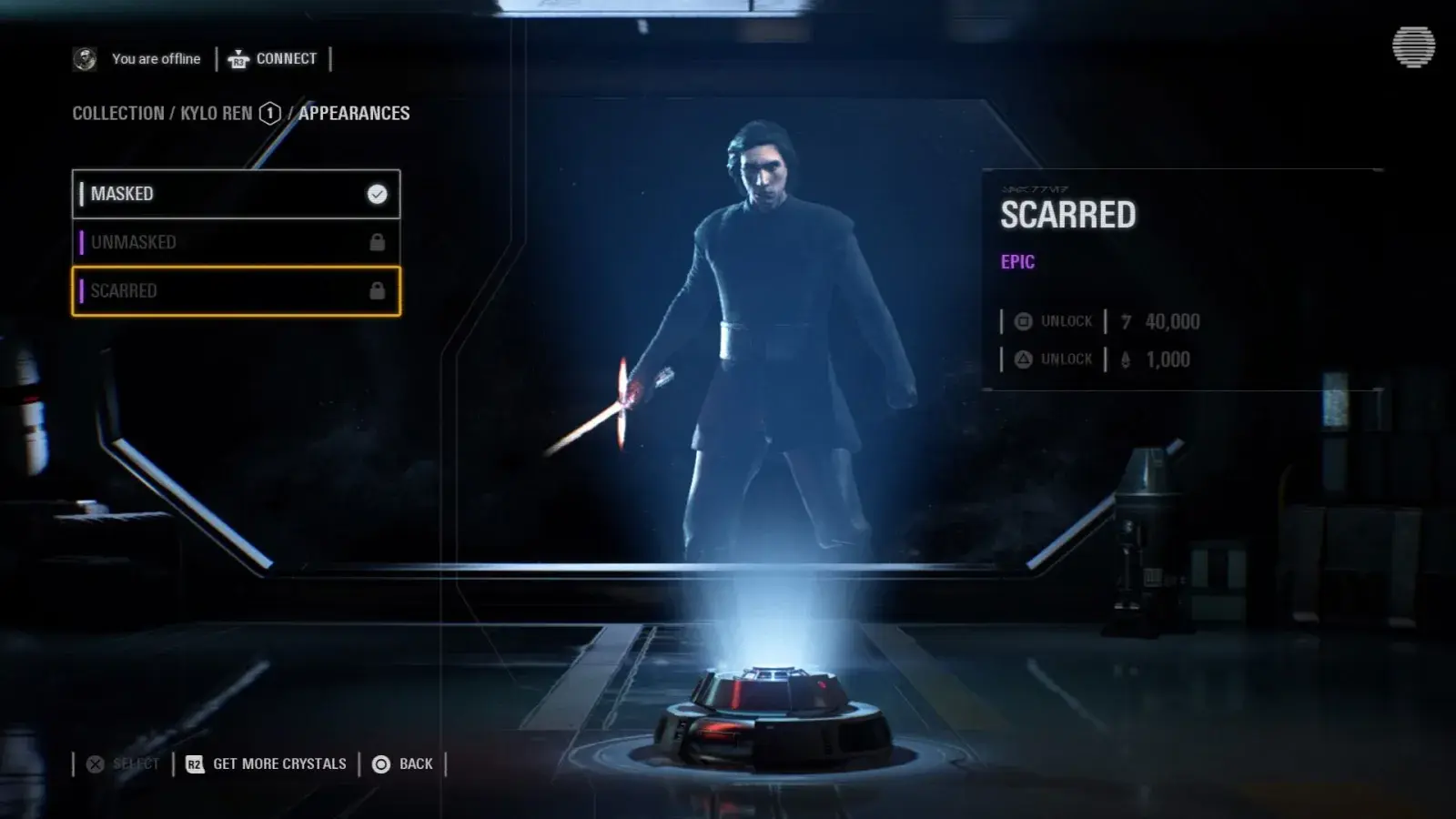
Task: Select the Masked appearance
Action: [236, 194]
